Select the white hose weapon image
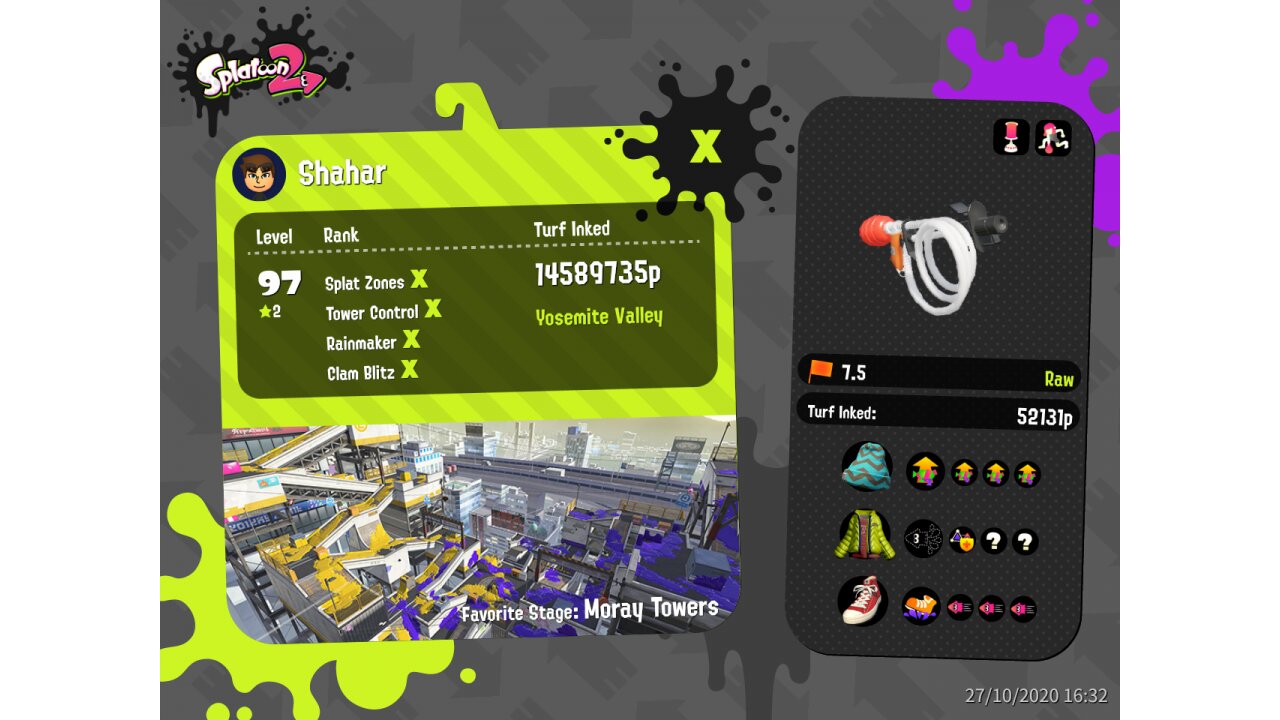Viewport: 1280px width, 720px height. point(934,254)
